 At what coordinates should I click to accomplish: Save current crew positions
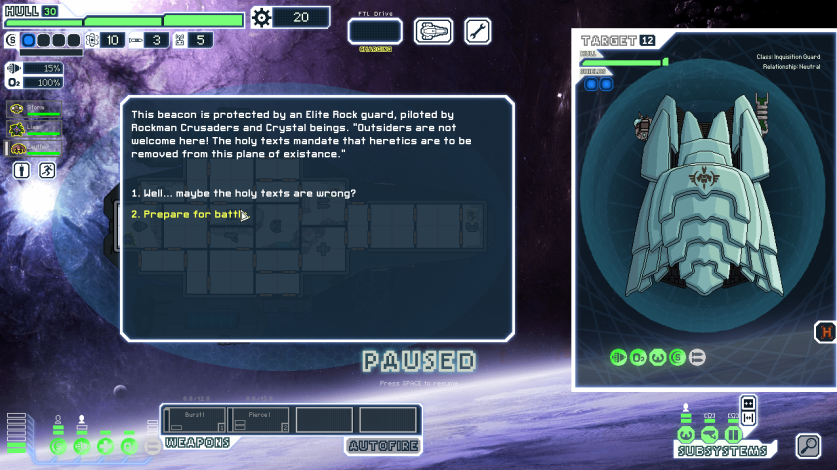point(22,171)
